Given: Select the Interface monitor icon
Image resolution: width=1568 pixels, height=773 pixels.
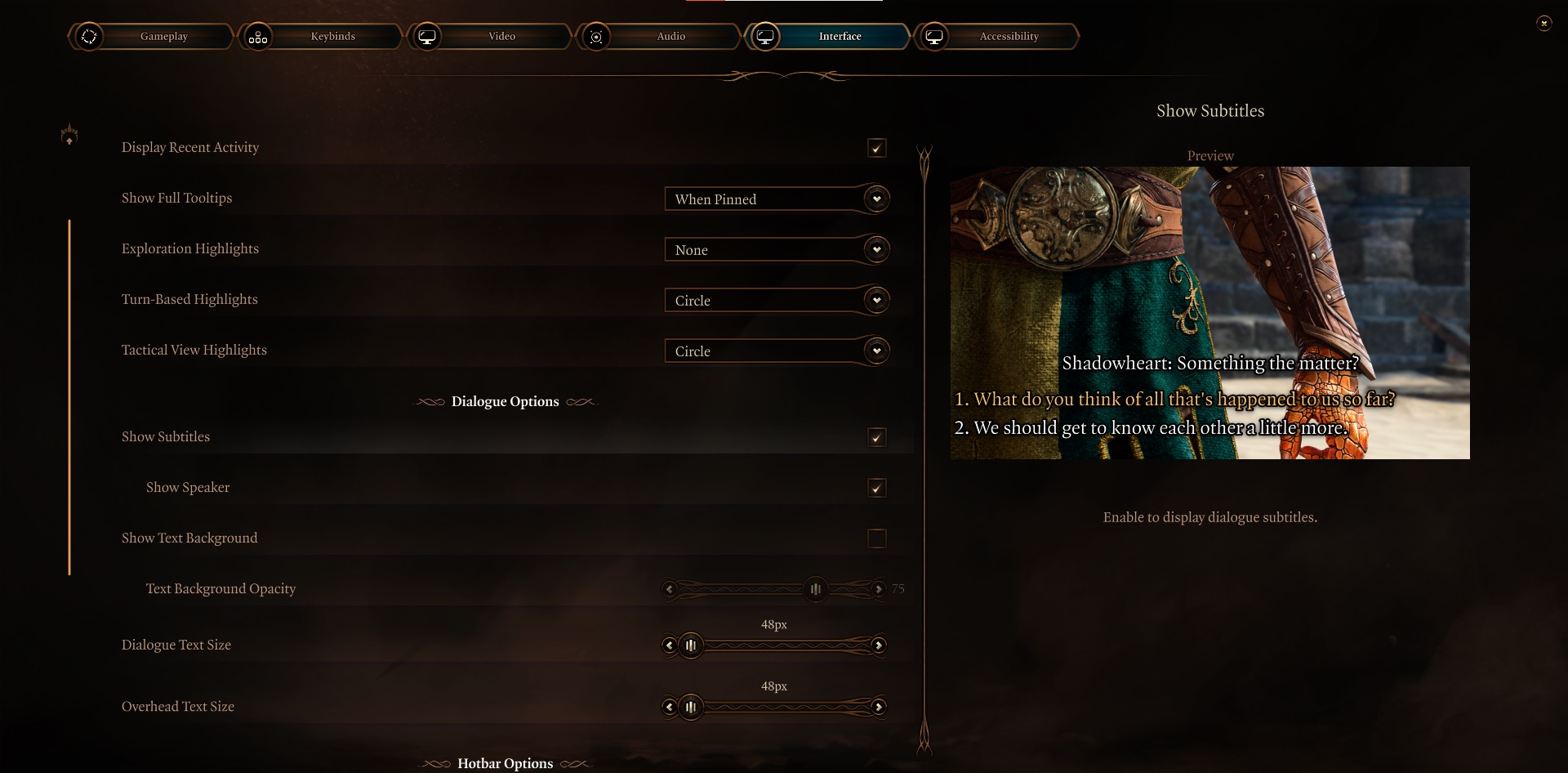Looking at the screenshot, I should [x=766, y=36].
